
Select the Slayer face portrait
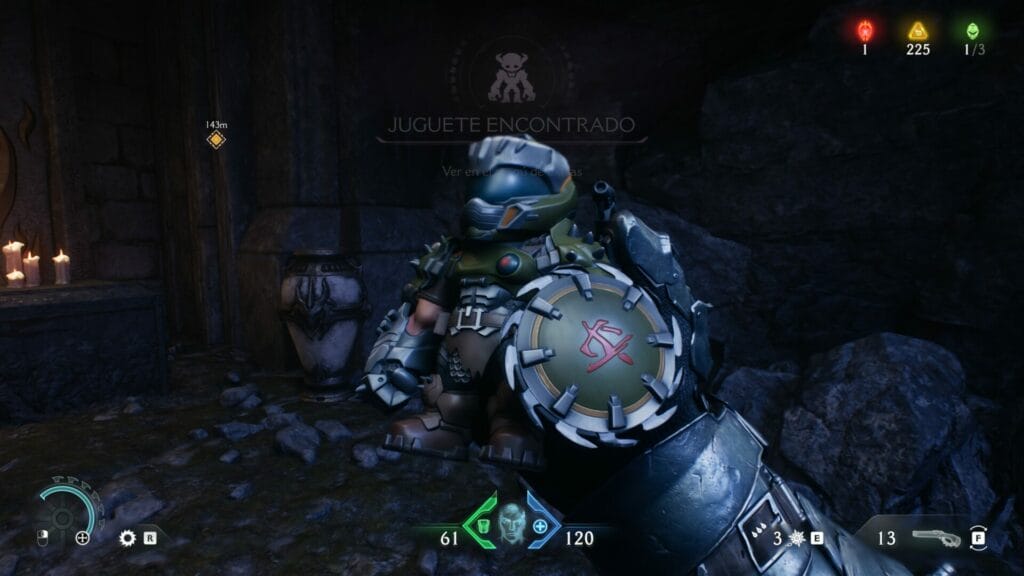pyautogui.click(x=511, y=522)
